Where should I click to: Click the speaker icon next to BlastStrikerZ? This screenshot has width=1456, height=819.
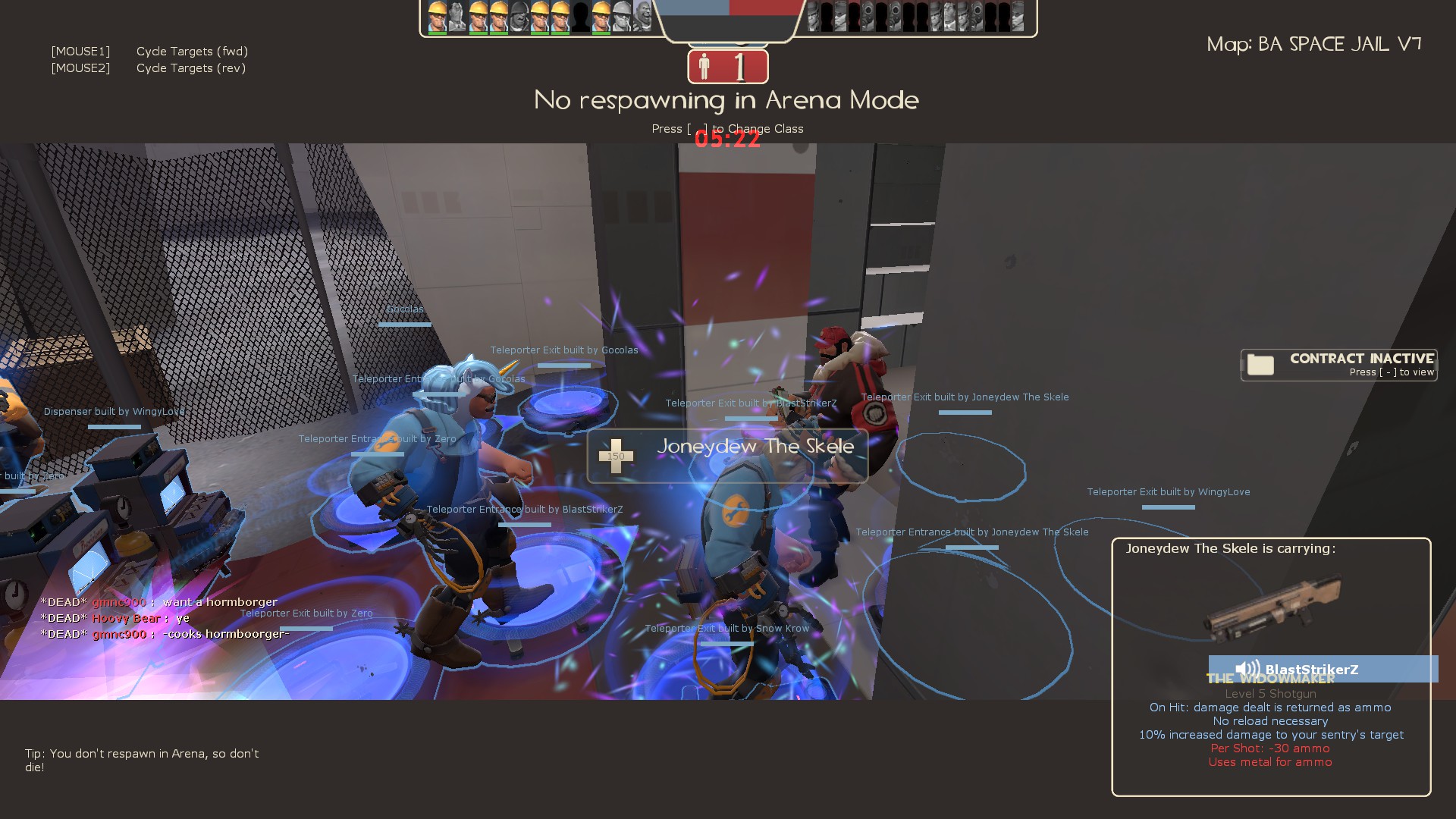pos(1247,668)
